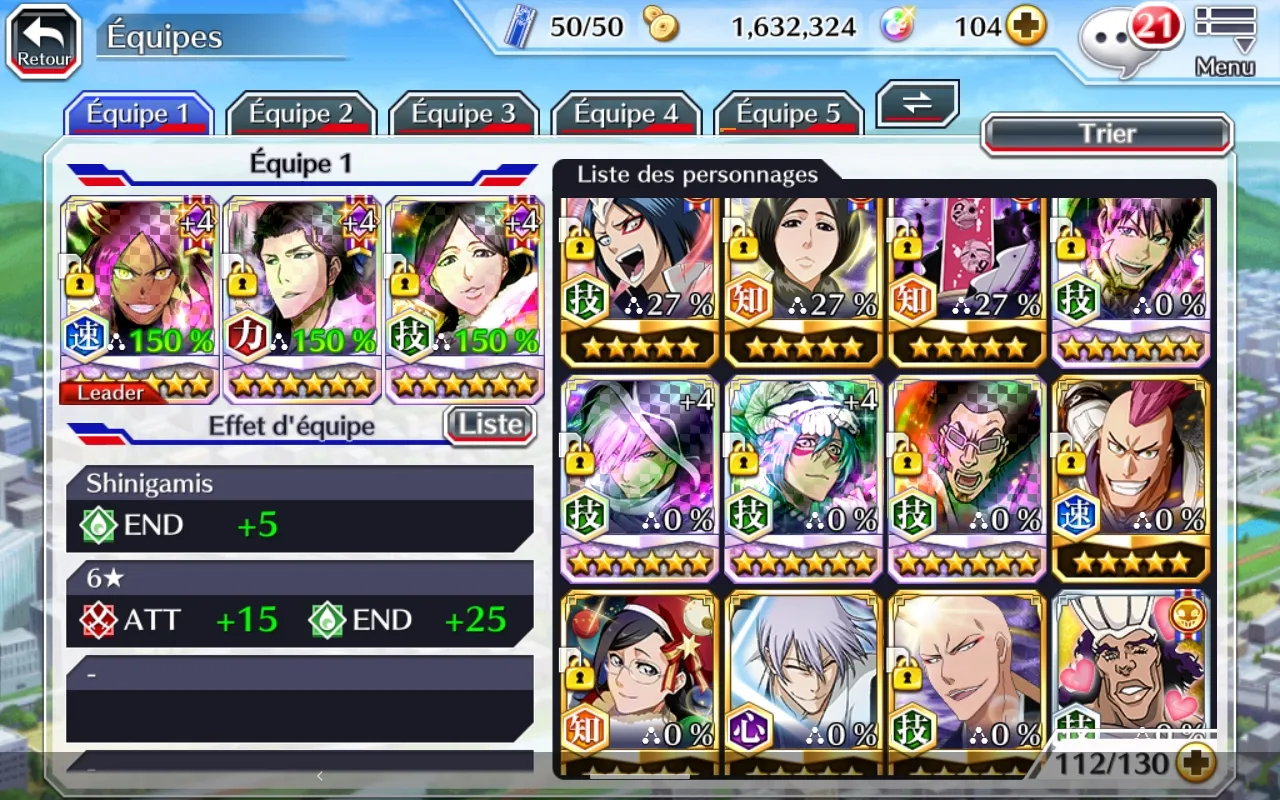Select the Leader character with purple hair
1280x800 pixels.
140,298
